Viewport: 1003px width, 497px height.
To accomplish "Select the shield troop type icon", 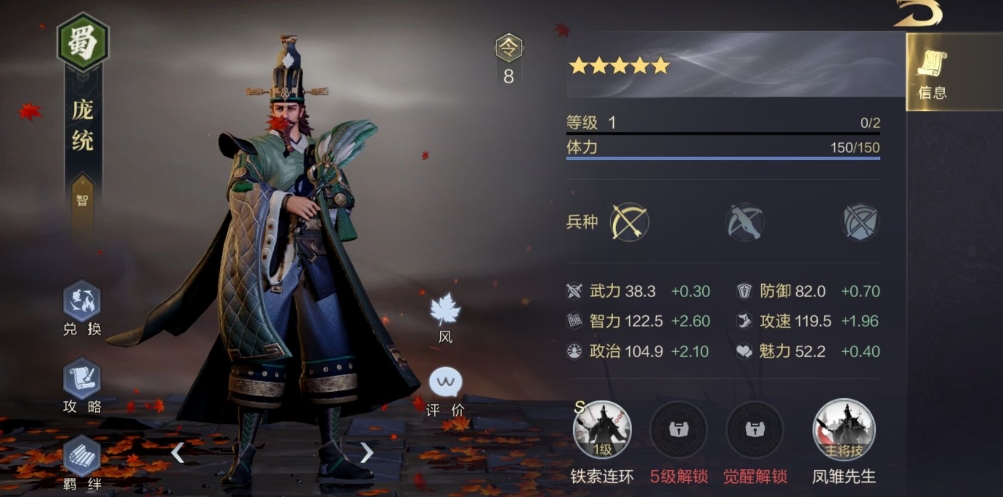I will coord(860,222).
